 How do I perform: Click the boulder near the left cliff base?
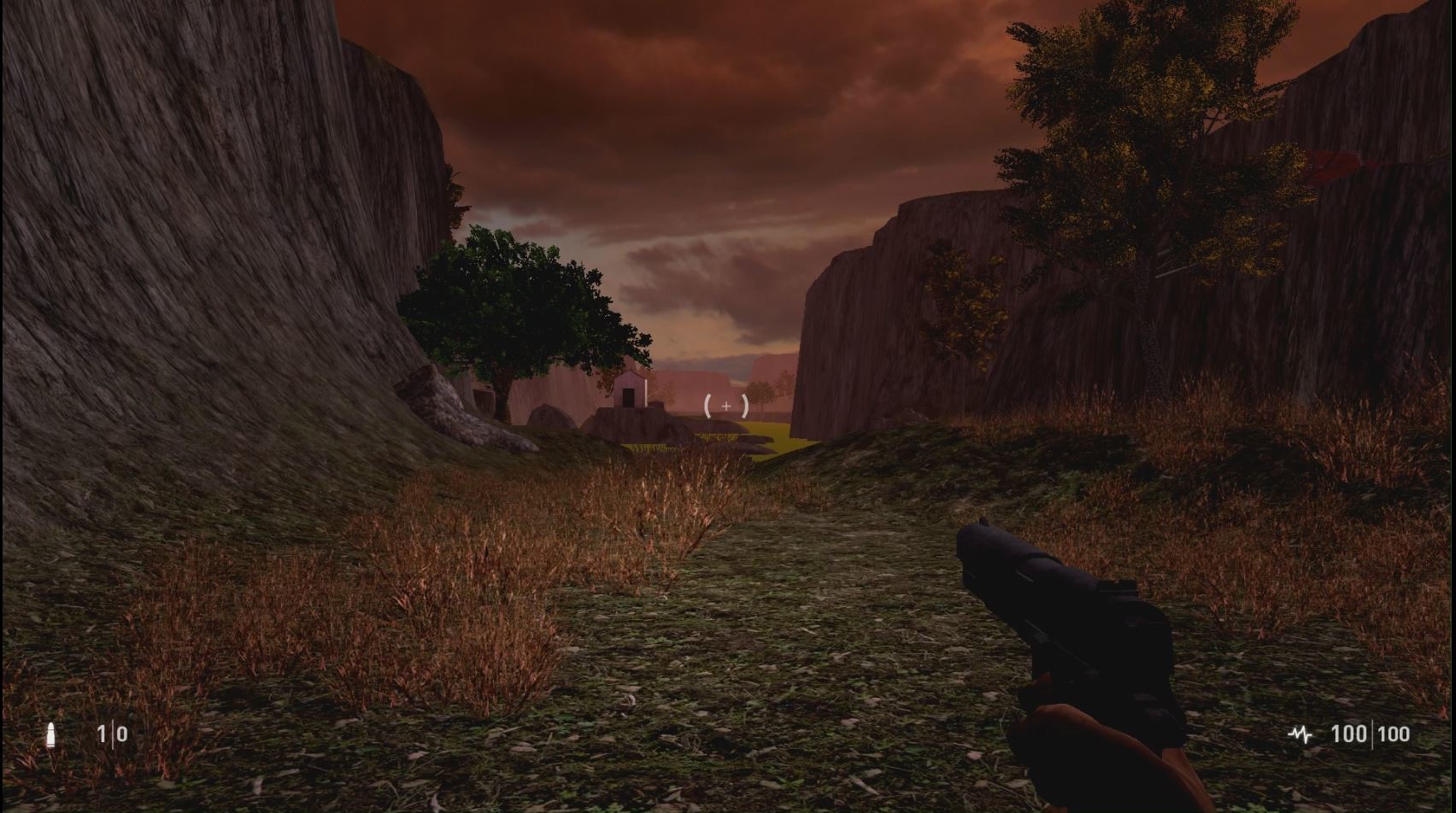pyautogui.click(x=453, y=410)
